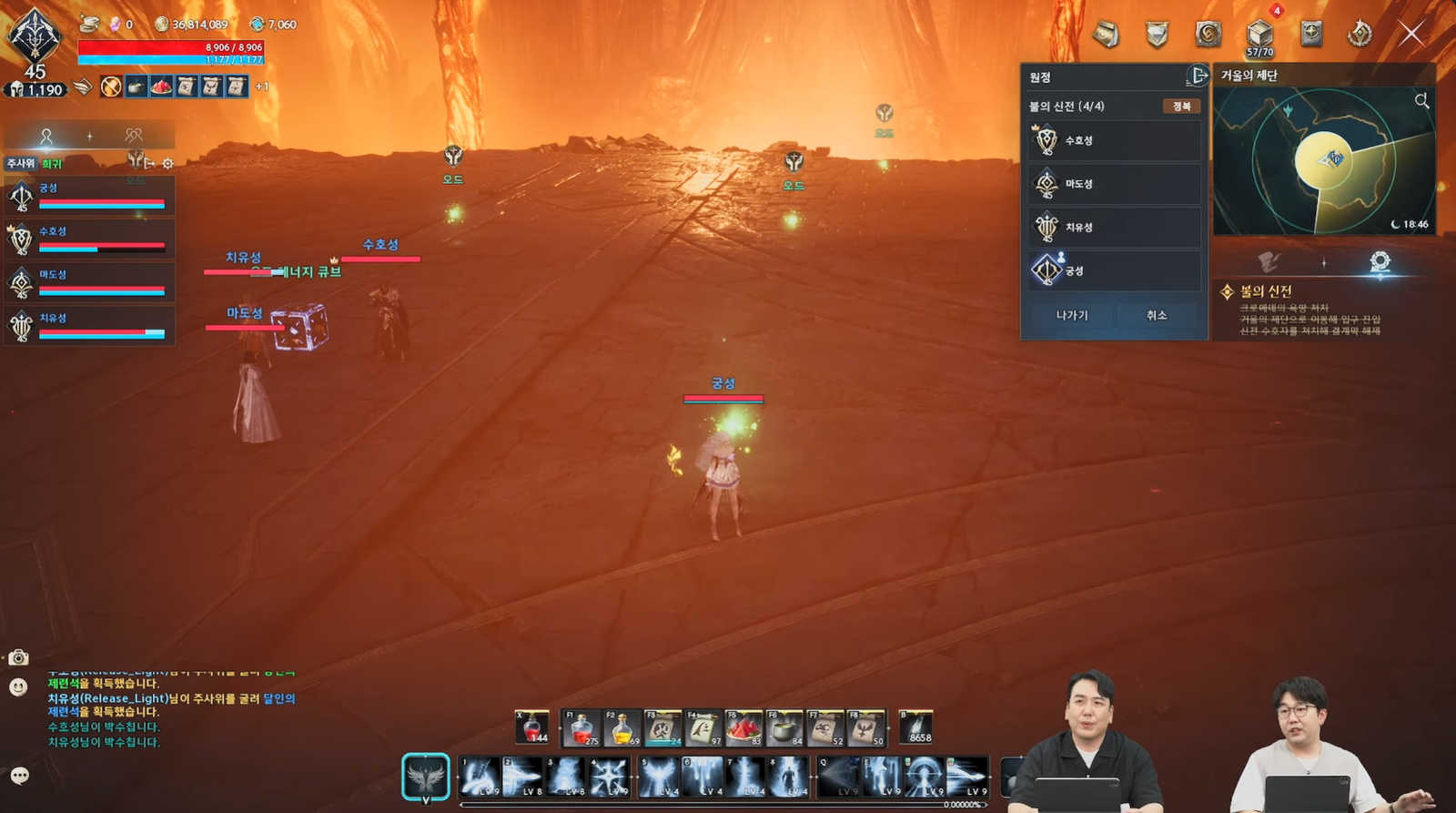This screenshot has width=1456, height=813.
Task: Select the 궁성 member row in the expedition list
Action: click(1114, 270)
